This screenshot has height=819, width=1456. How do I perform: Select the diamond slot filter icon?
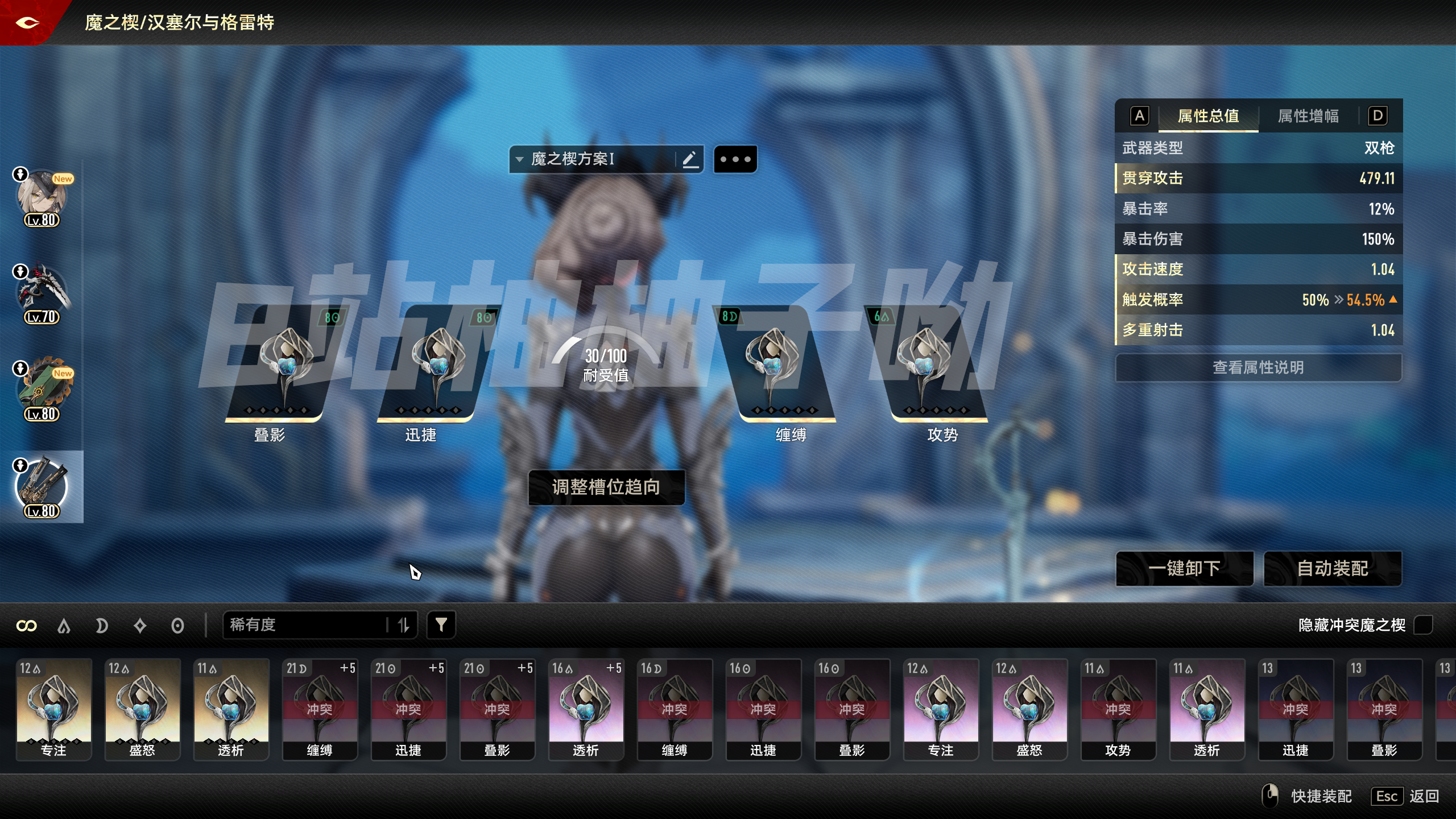(x=140, y=624)
